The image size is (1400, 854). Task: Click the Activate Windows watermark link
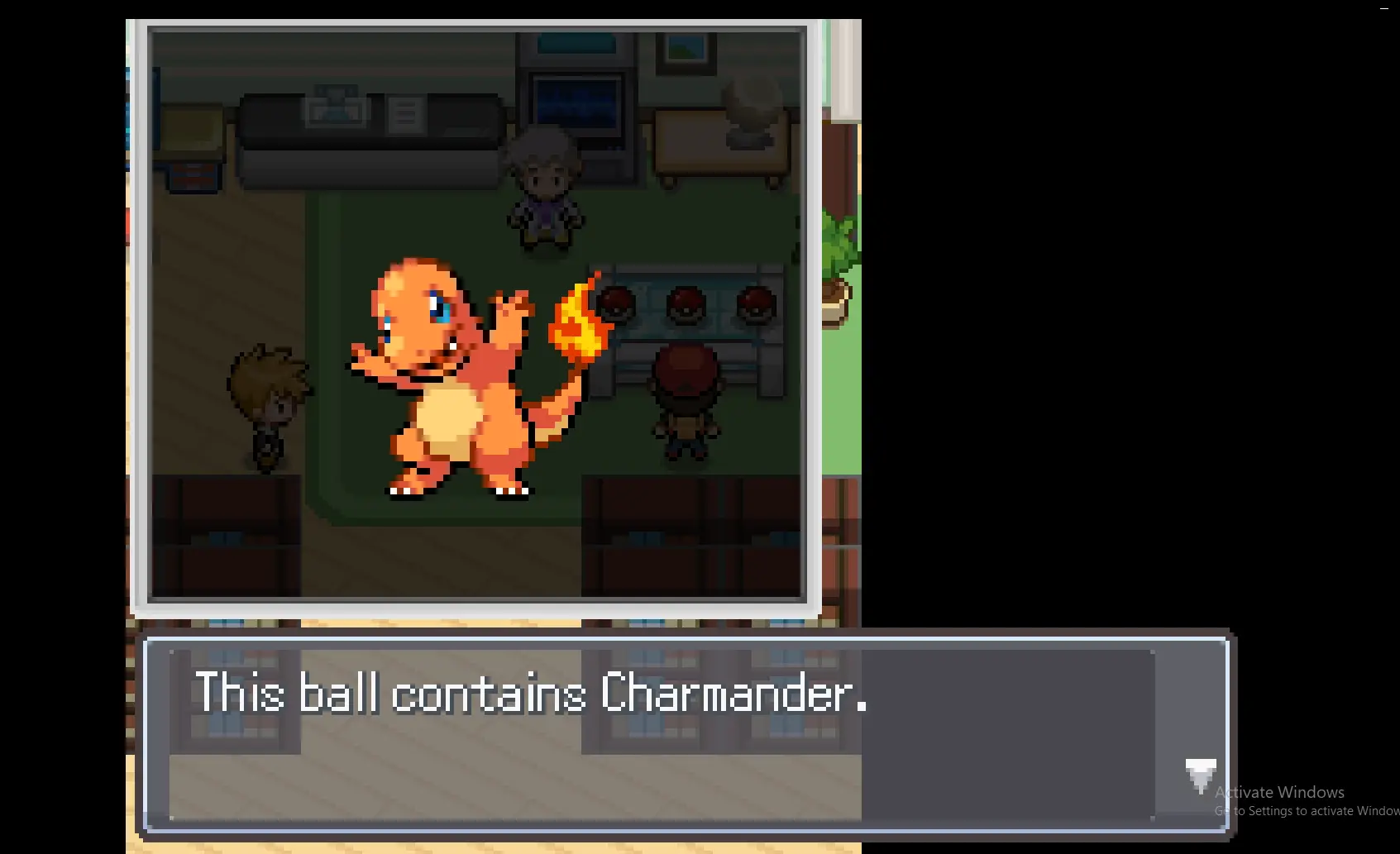pyautogui.click(x=1280, y=791)
